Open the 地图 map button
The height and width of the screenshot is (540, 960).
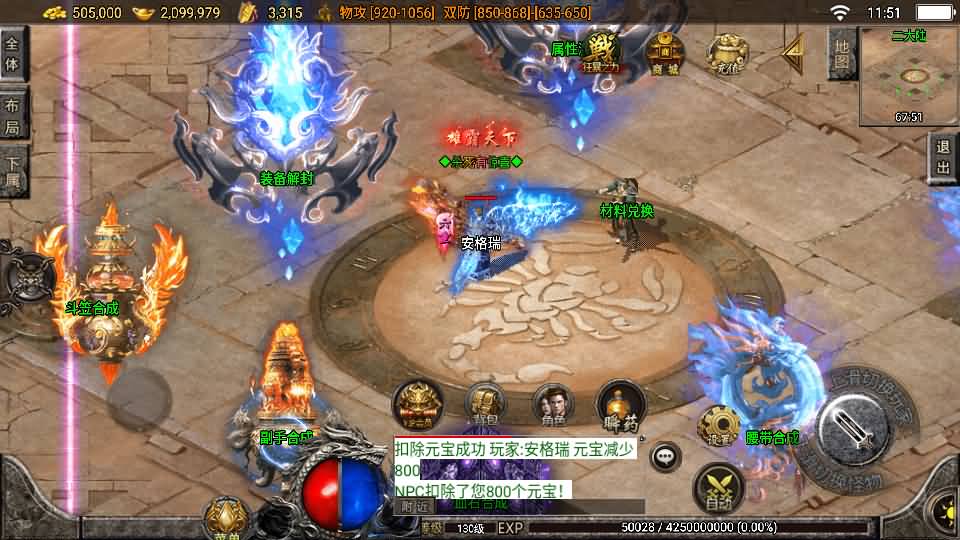point(842,53)
